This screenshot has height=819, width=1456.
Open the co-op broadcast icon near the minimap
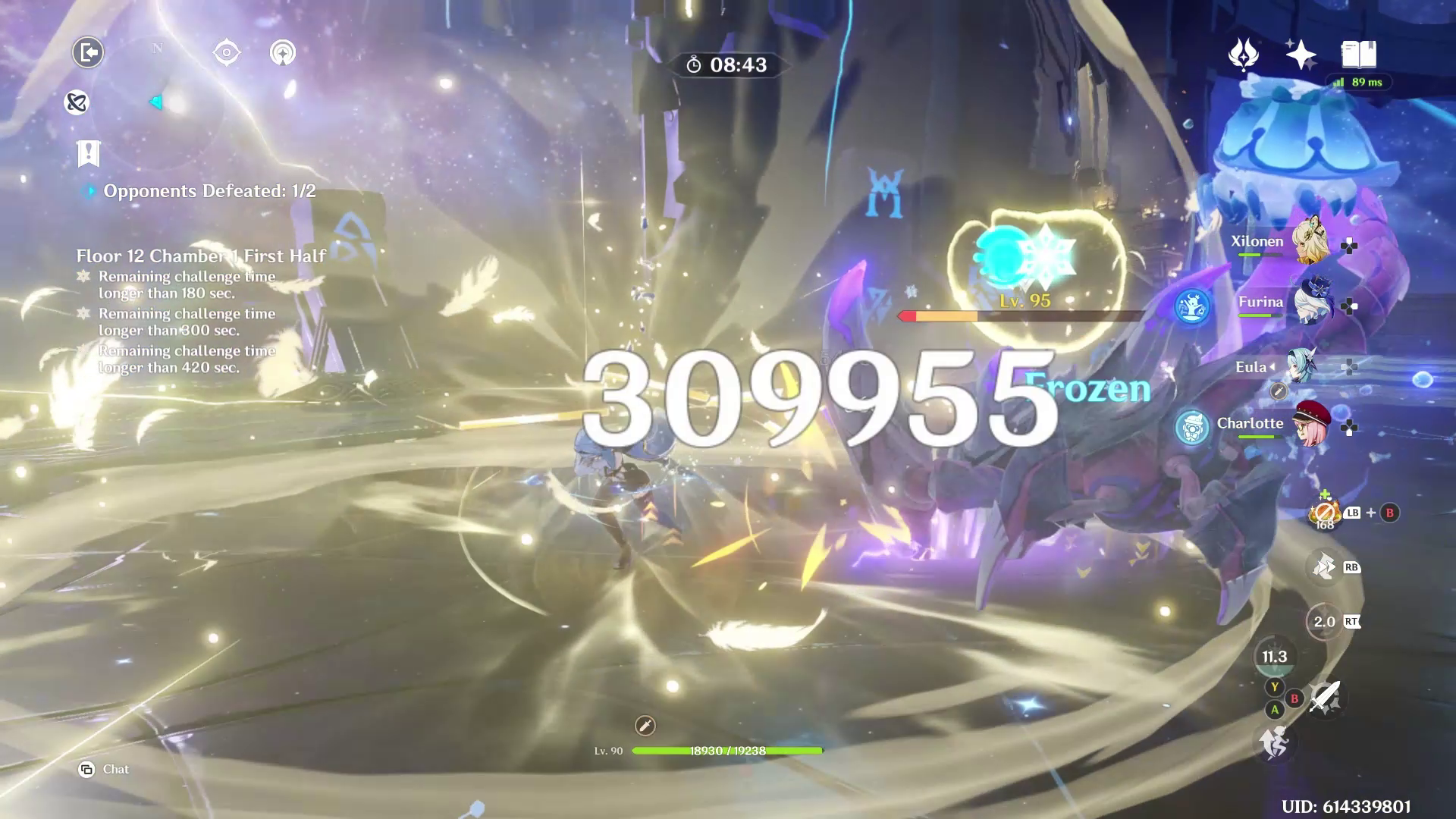click(284, 52)
